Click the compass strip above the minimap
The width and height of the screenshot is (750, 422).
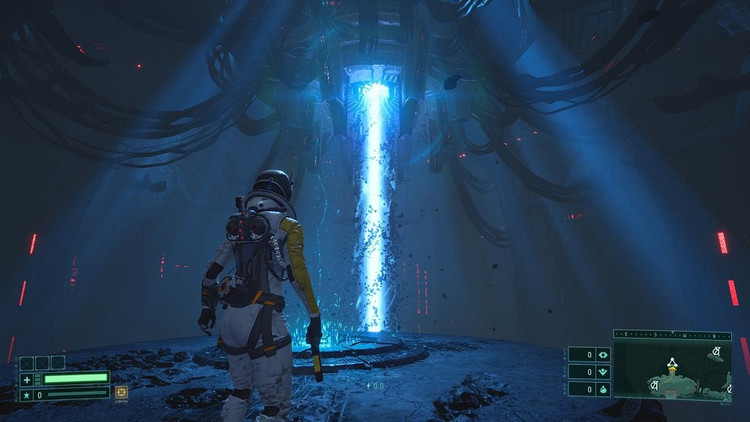tap(672, 335)
